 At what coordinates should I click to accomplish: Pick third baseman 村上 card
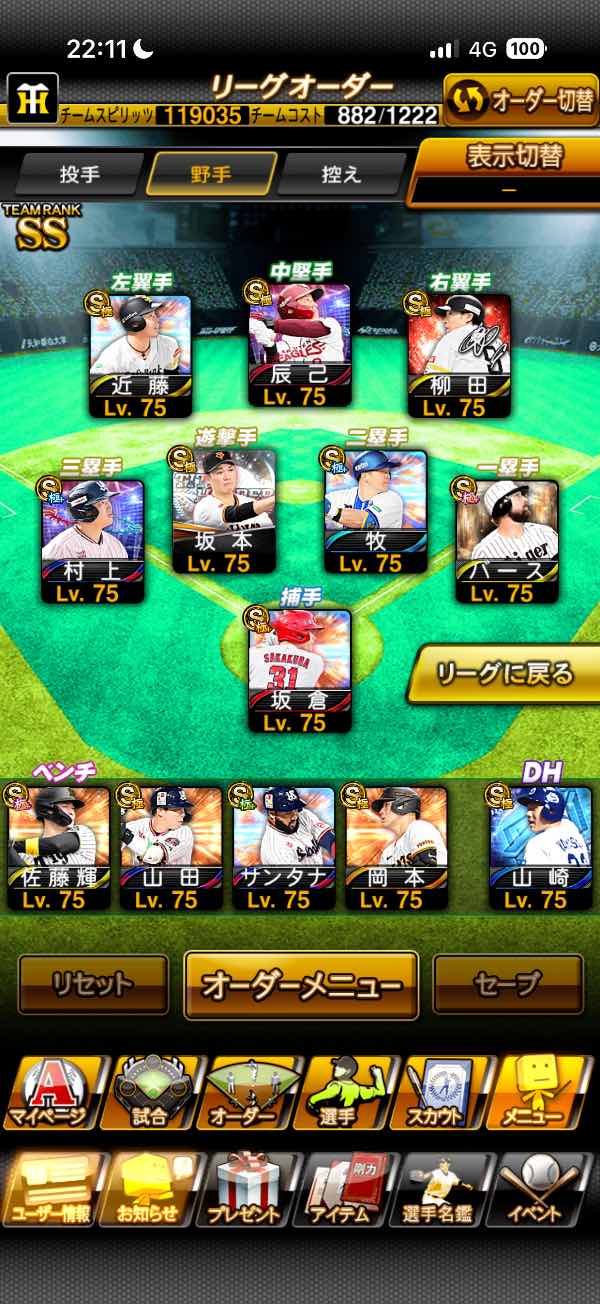93,541
